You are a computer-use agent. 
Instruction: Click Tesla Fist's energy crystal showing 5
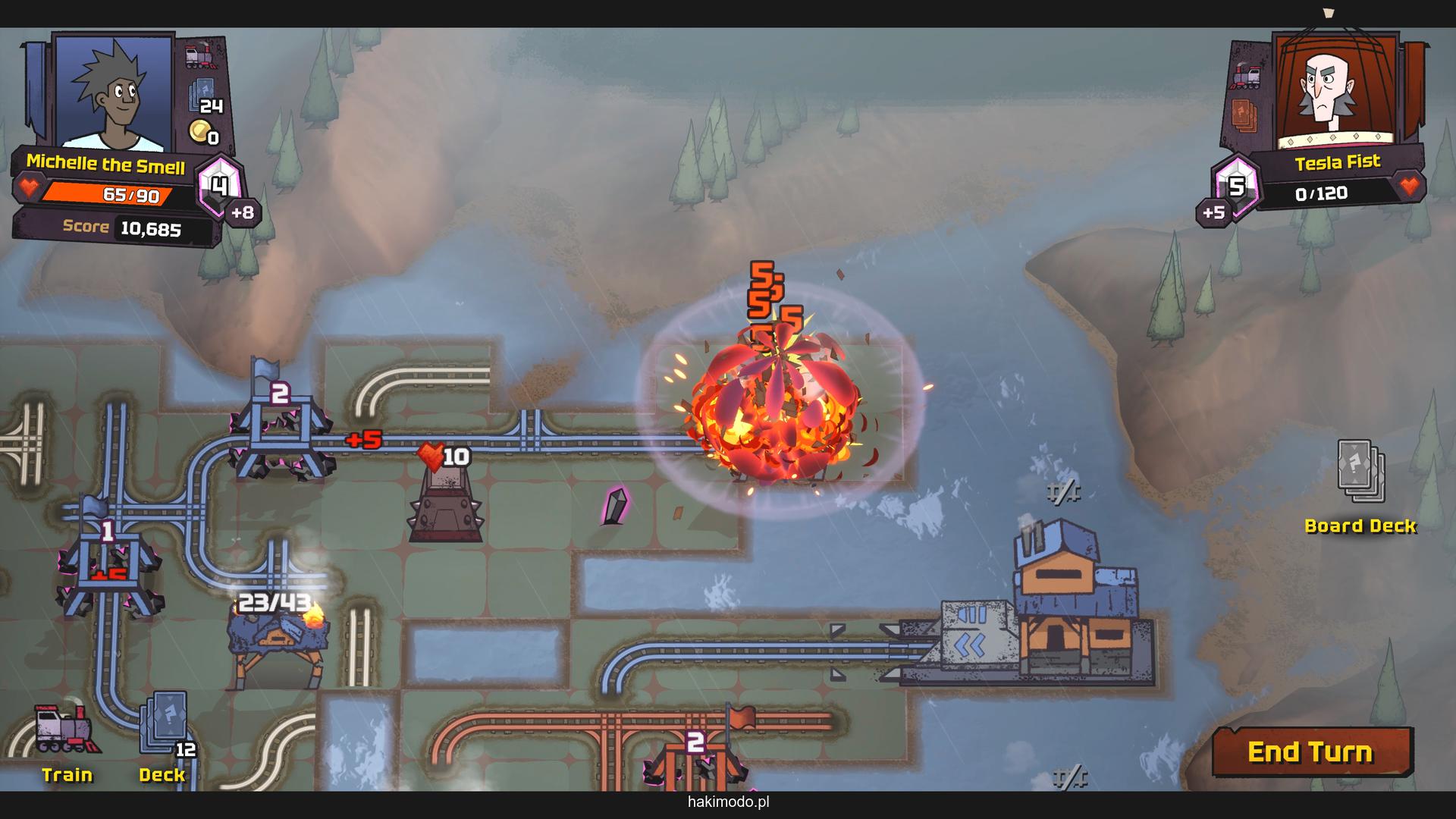tap(1235, 187)
